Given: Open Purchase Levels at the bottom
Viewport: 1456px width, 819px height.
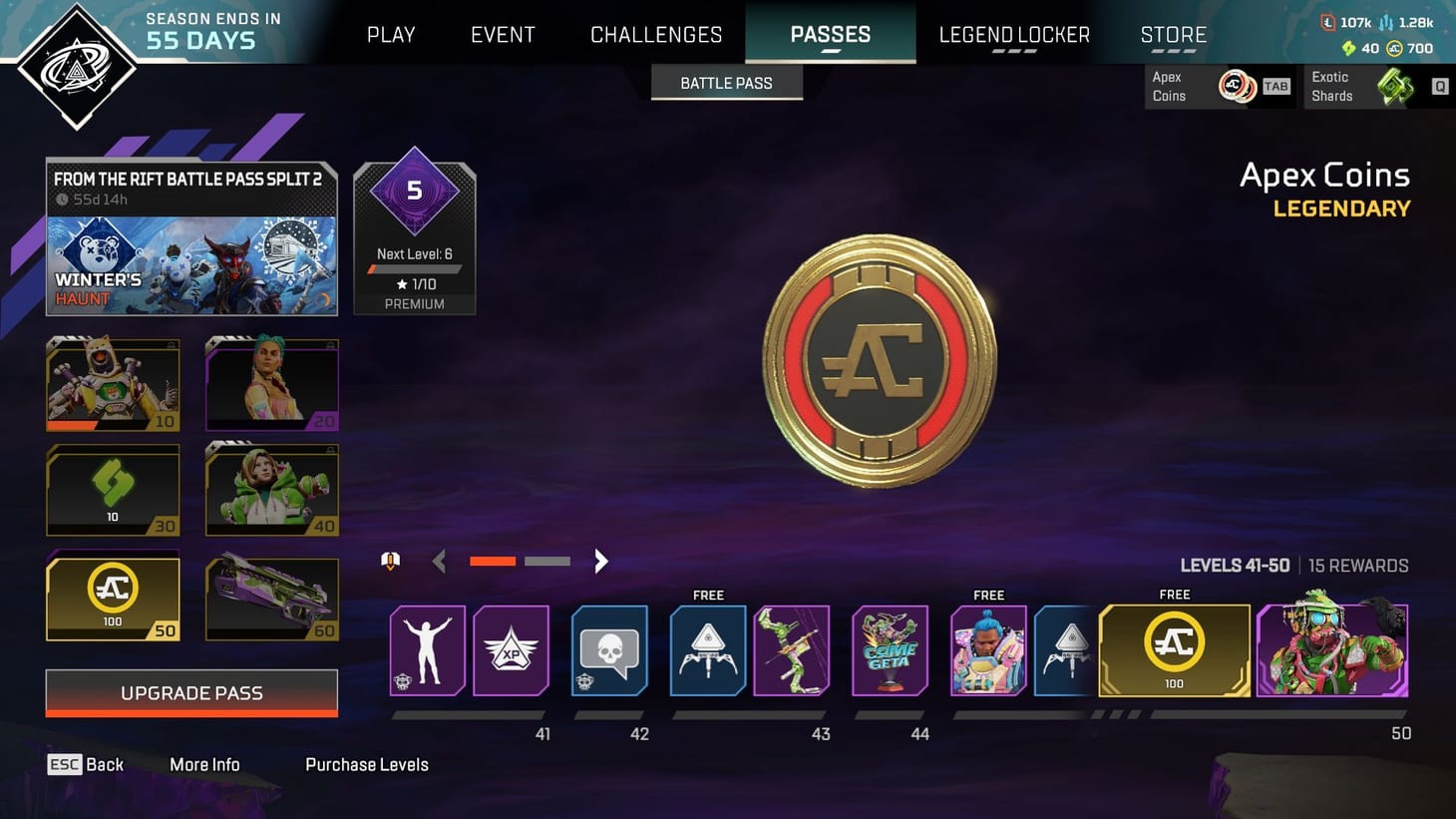Looking at the screenshot, I should pos(366,764).
